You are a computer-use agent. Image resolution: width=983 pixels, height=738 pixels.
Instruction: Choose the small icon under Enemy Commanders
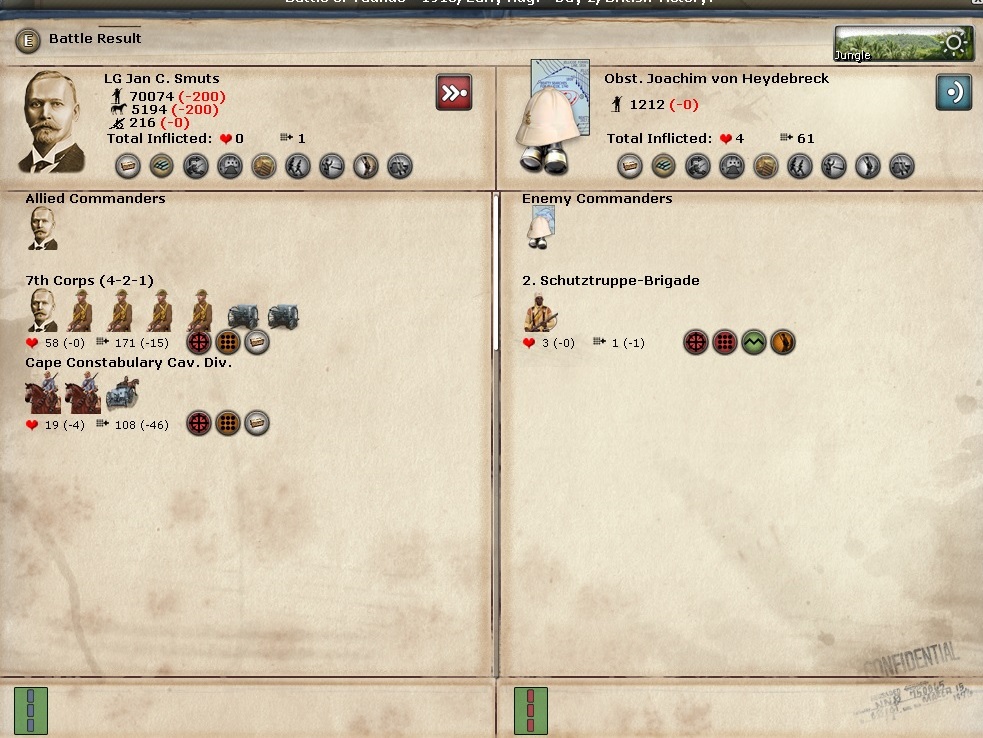(541, 229)
